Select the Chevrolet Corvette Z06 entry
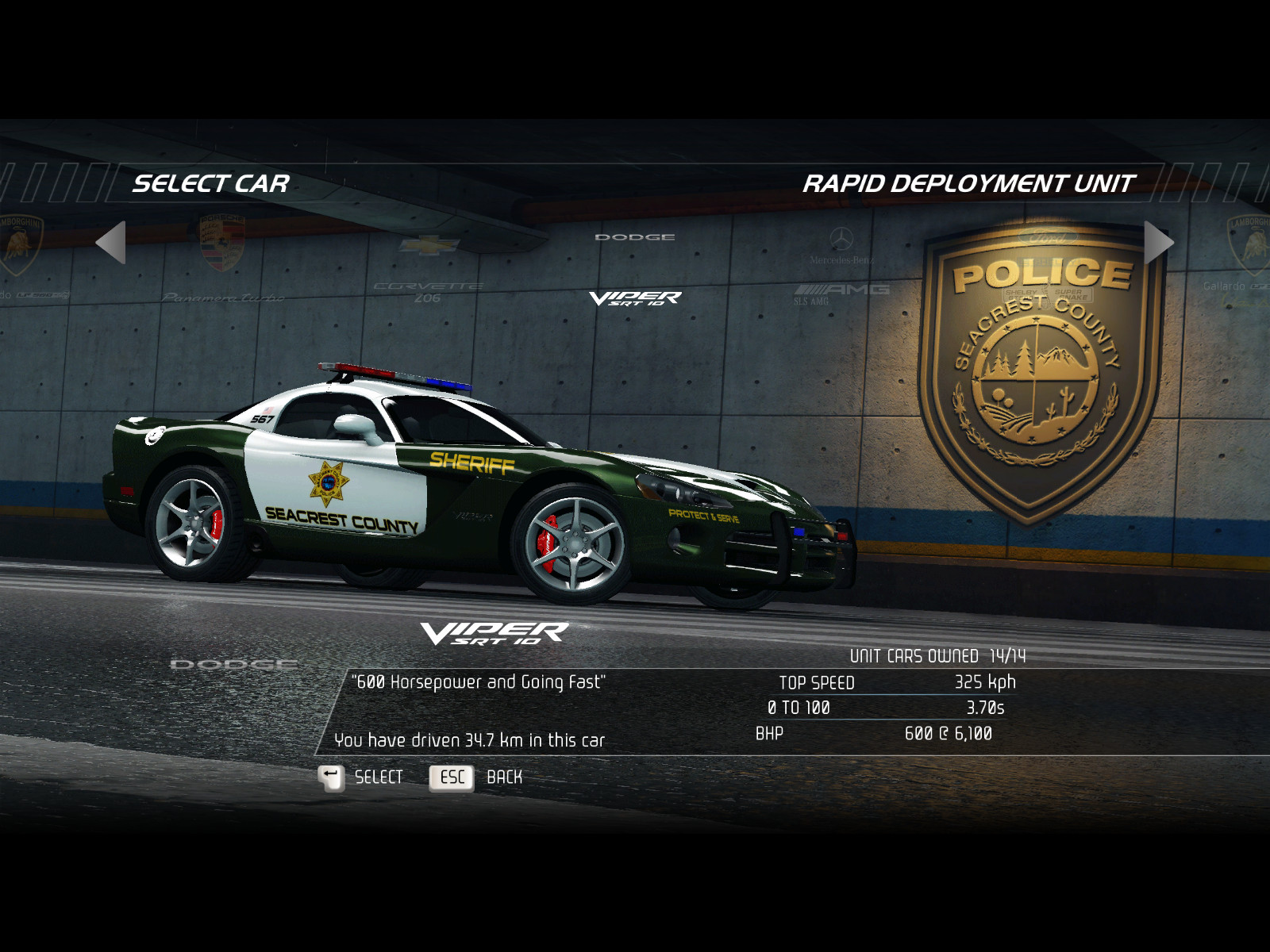This screenshot has width=1270, height=952. (x=429, y=270)
